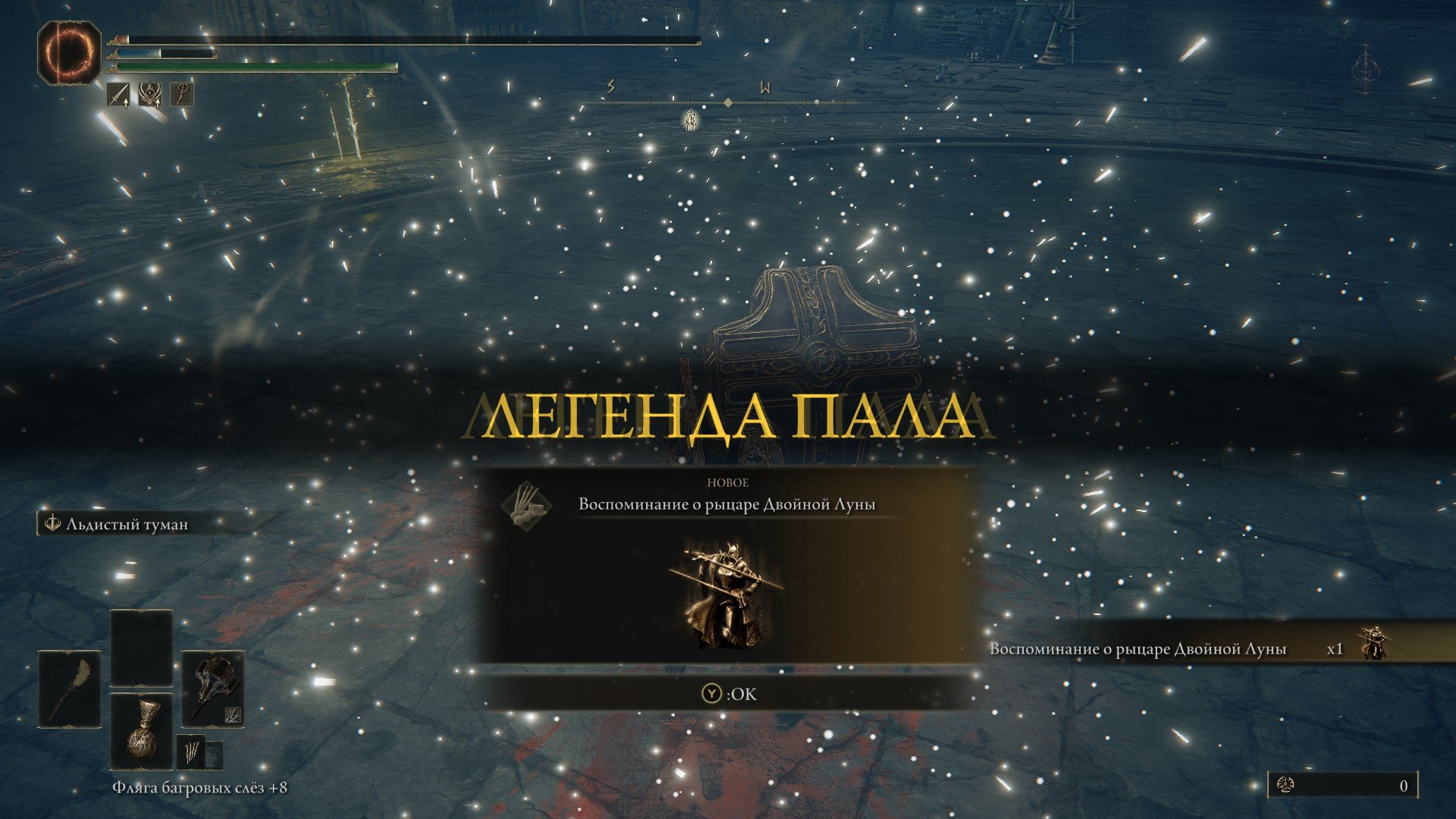Click the Льдистый туман skill label
This screenshot has width=1456, height=819.
coord(126,524)
